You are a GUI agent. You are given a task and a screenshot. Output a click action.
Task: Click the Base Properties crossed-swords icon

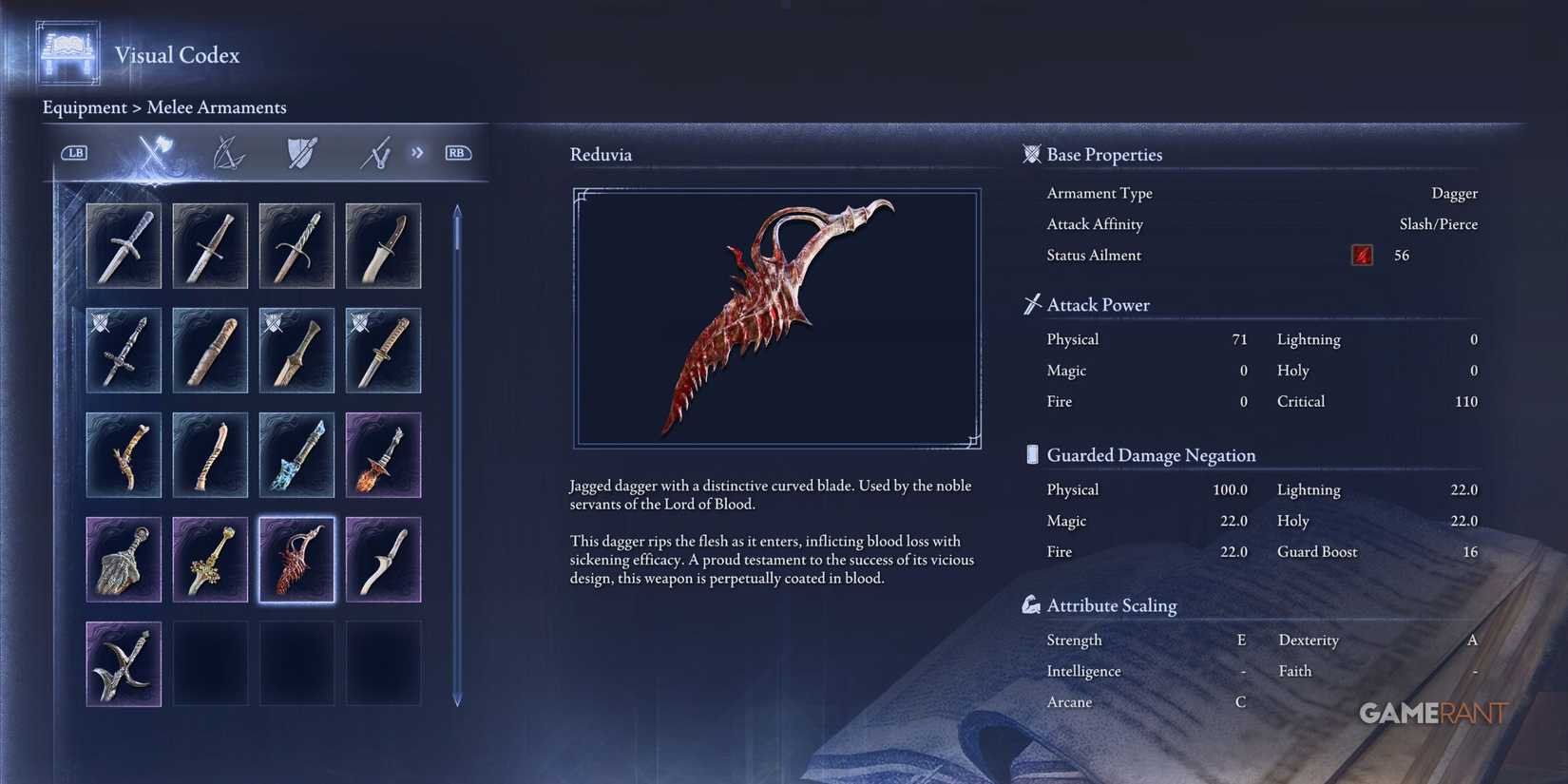[x=1031, y=153]
